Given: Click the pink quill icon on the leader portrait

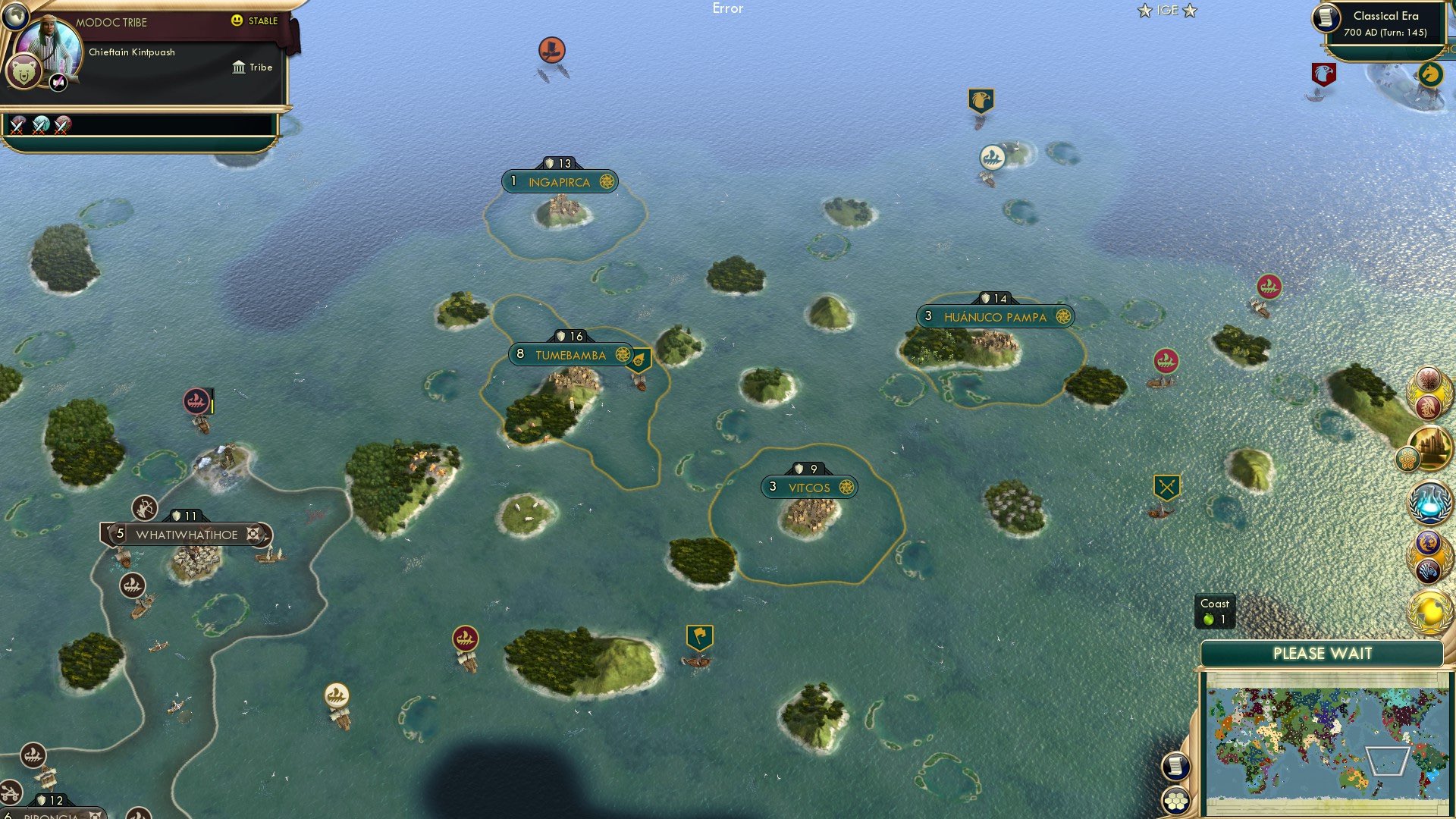Looking at the screenshot, I should pos(58,82).
